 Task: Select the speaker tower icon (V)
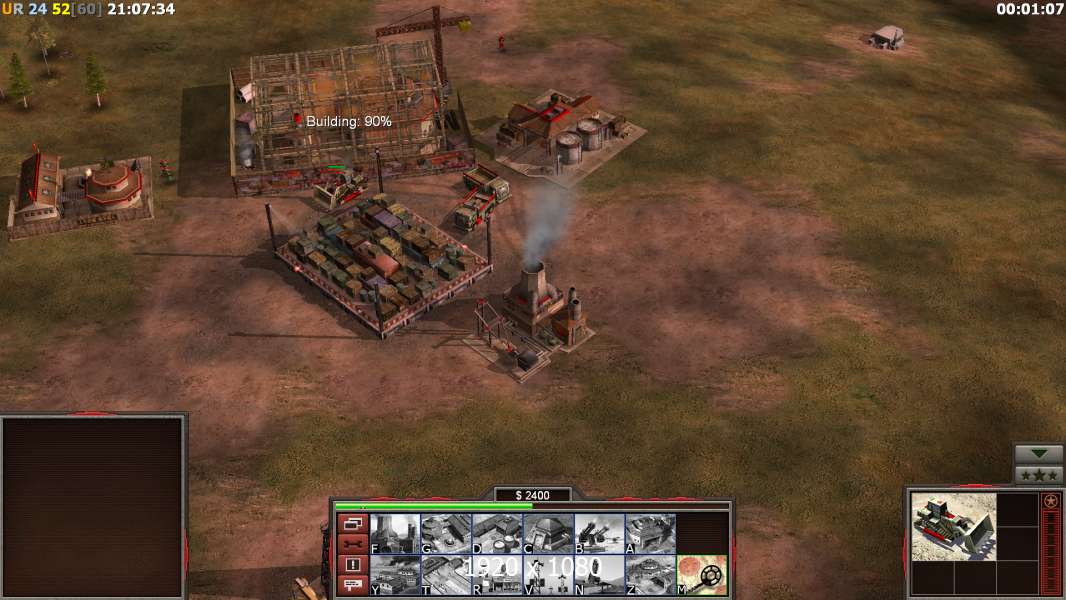tap(548, 575)
